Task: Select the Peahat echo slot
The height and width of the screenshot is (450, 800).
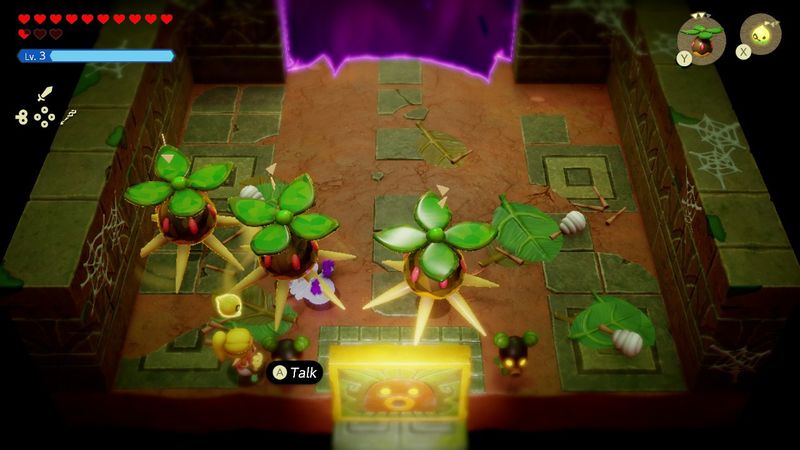Action: (x=700, y=38)
